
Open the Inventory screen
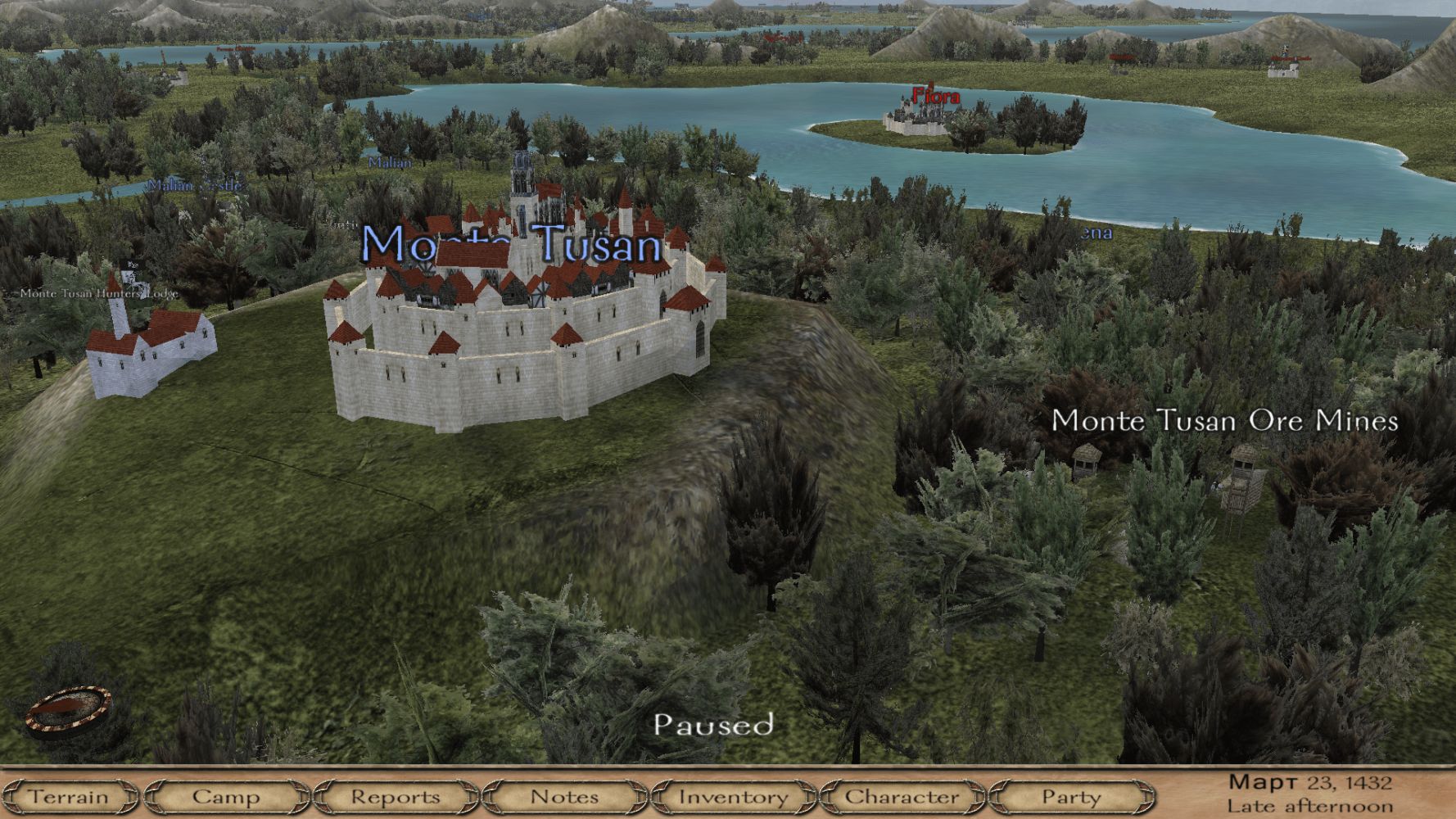point(734,796)
